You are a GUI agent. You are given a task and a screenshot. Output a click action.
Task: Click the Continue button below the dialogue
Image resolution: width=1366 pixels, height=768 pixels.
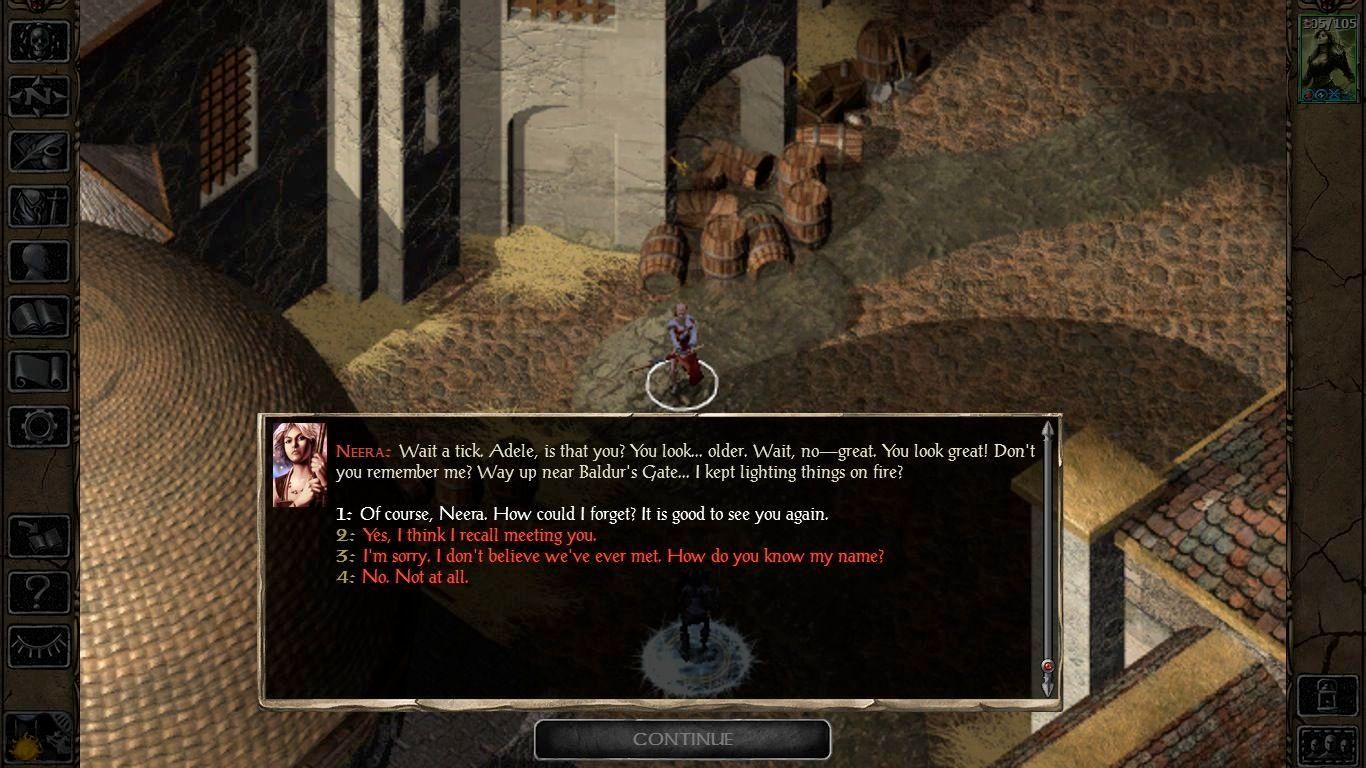(x=682, y=740)
